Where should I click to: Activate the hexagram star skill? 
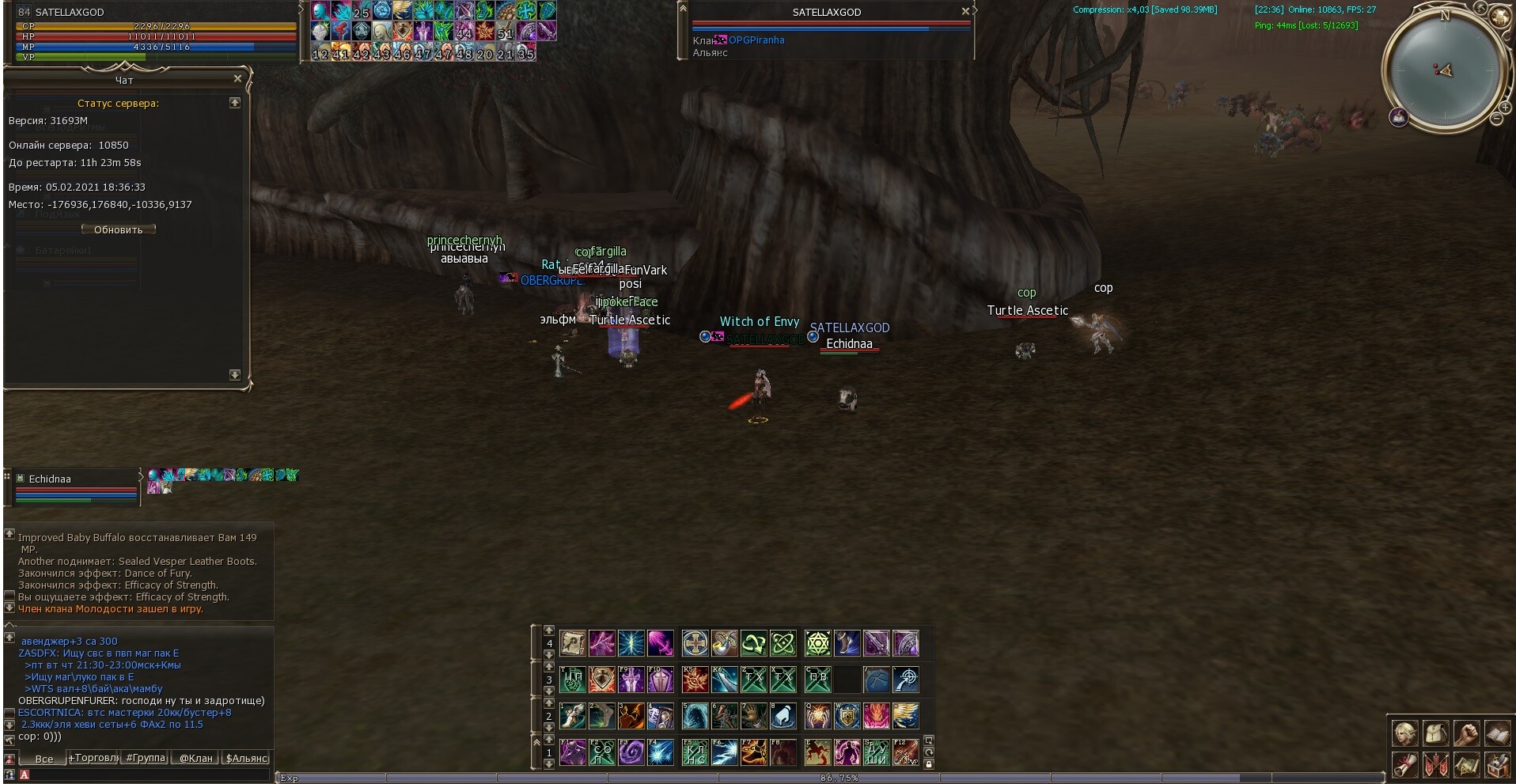(817, 643)
